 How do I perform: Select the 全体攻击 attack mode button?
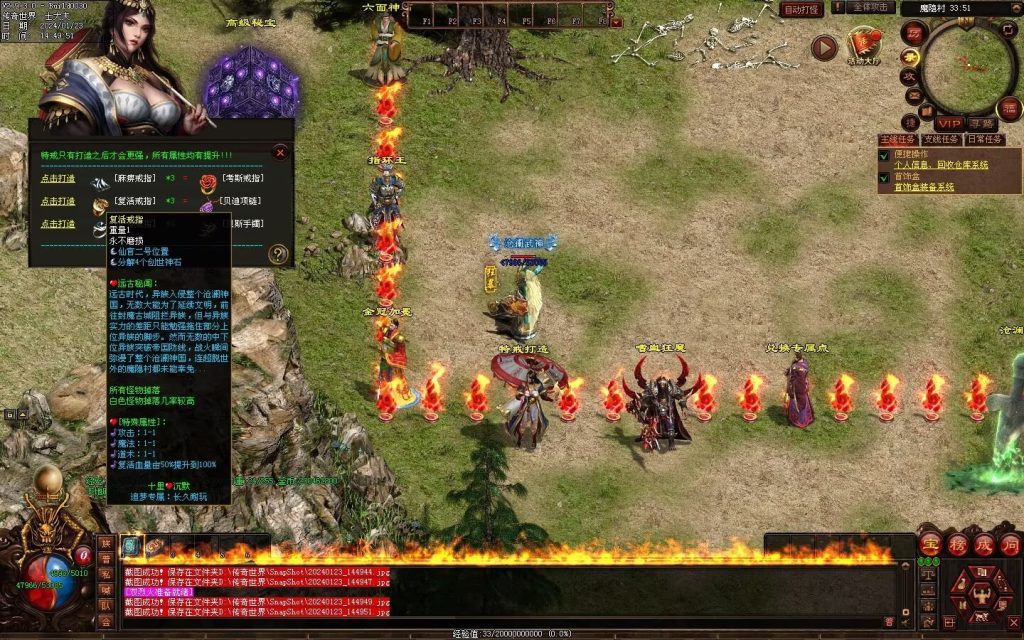coord(873,8)
